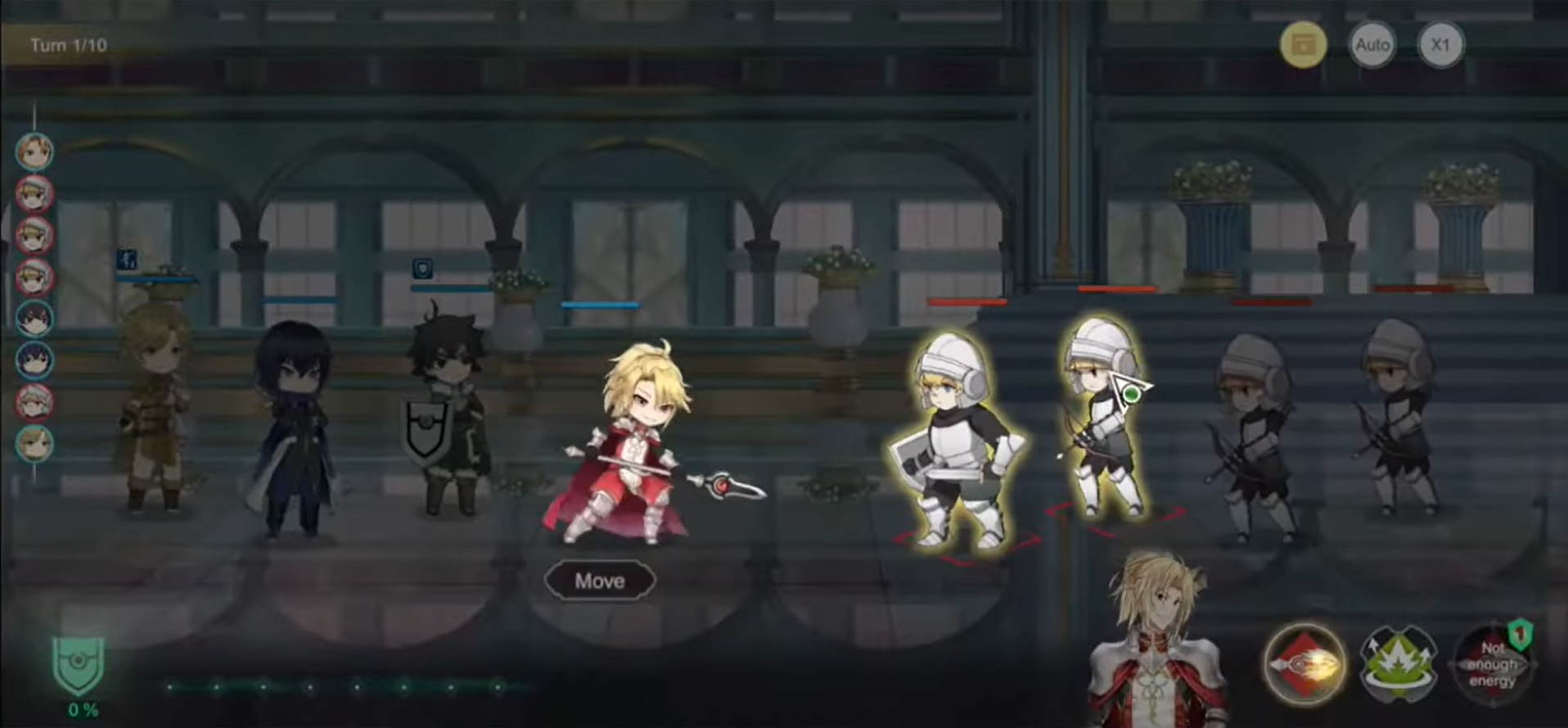
Task: Toggle Auto battle mode
Action: (1372, 45)
